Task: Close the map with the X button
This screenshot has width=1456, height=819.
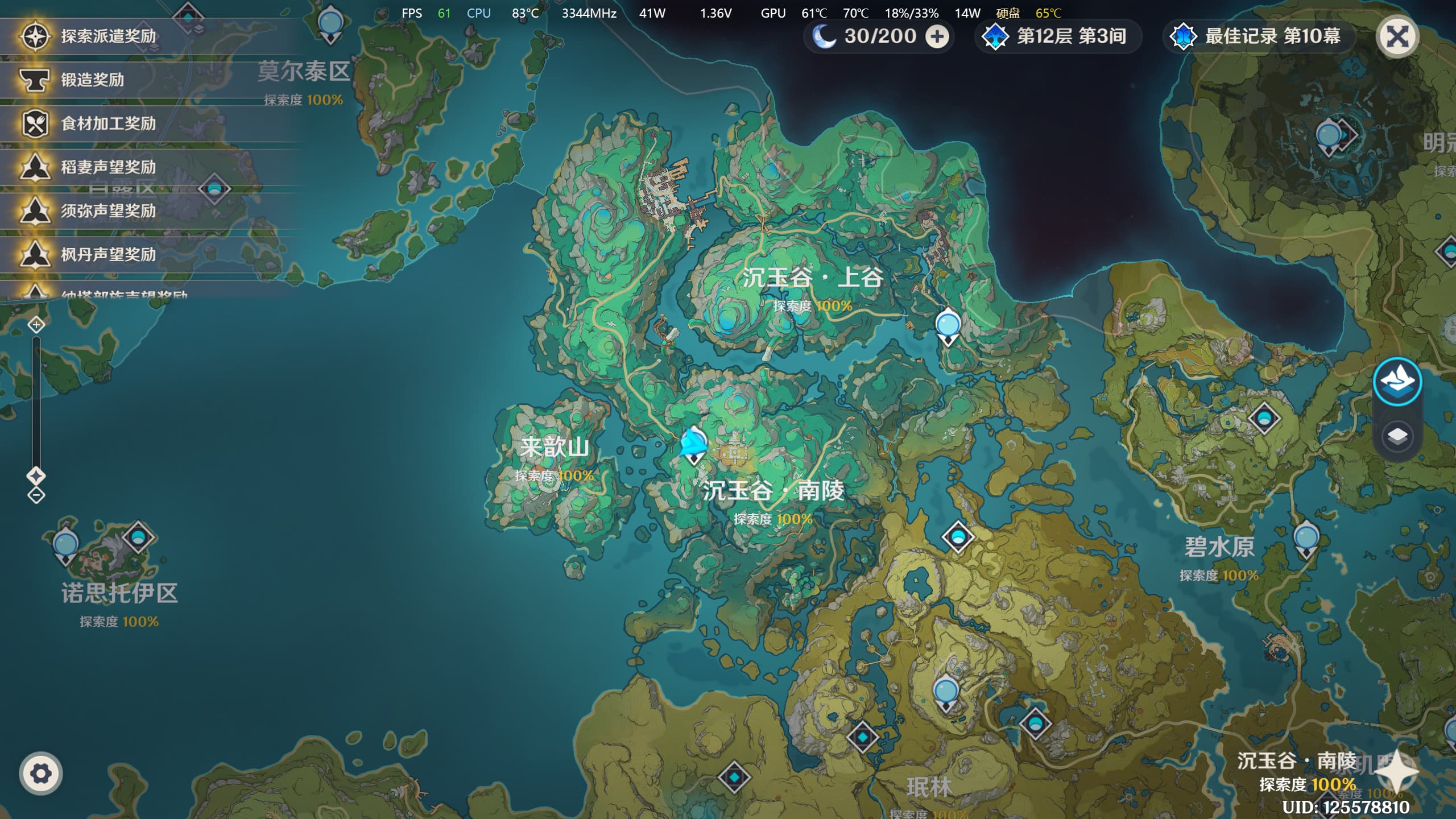Action: point(1397,37)
